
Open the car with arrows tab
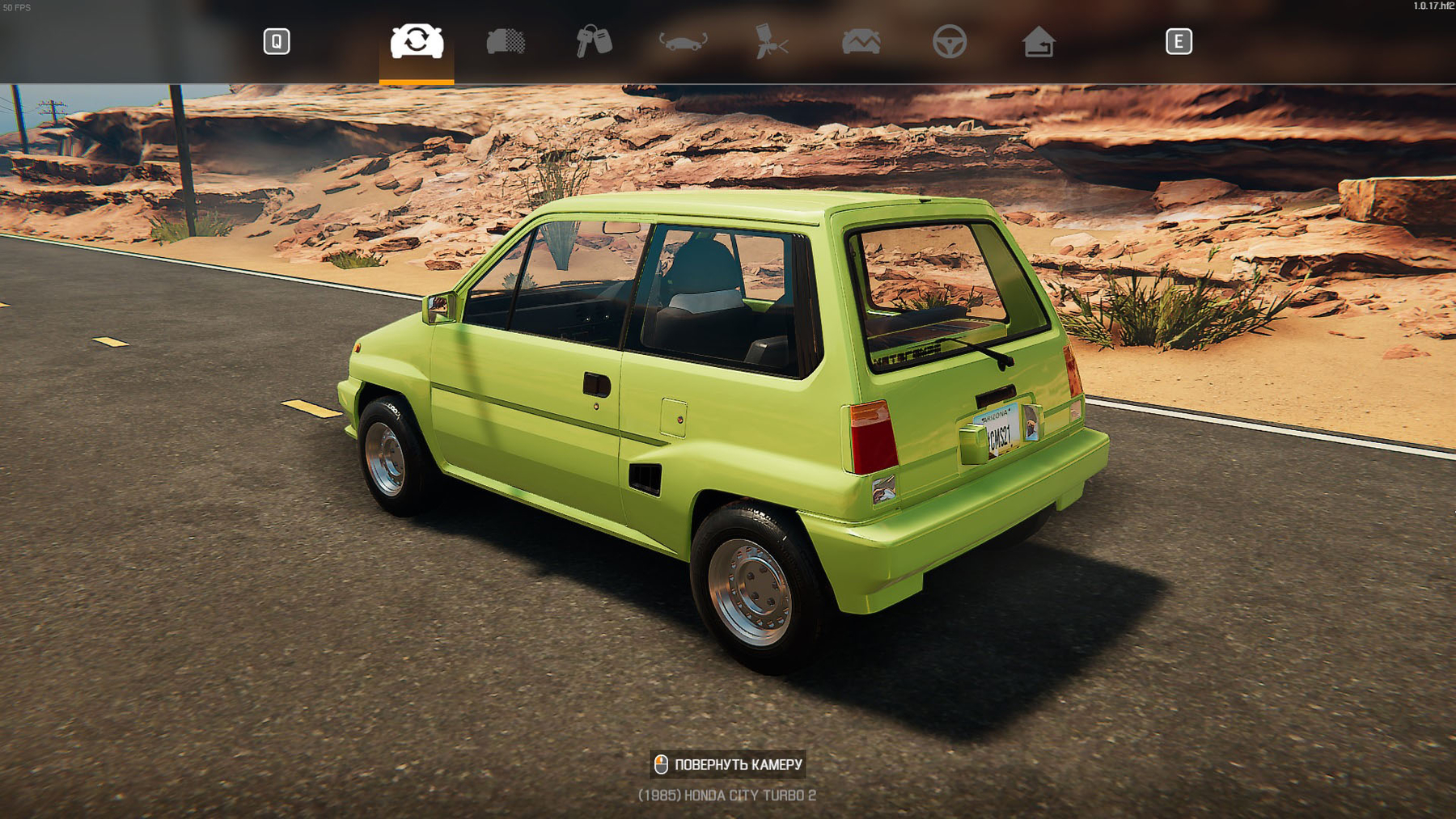pos(683,41)
